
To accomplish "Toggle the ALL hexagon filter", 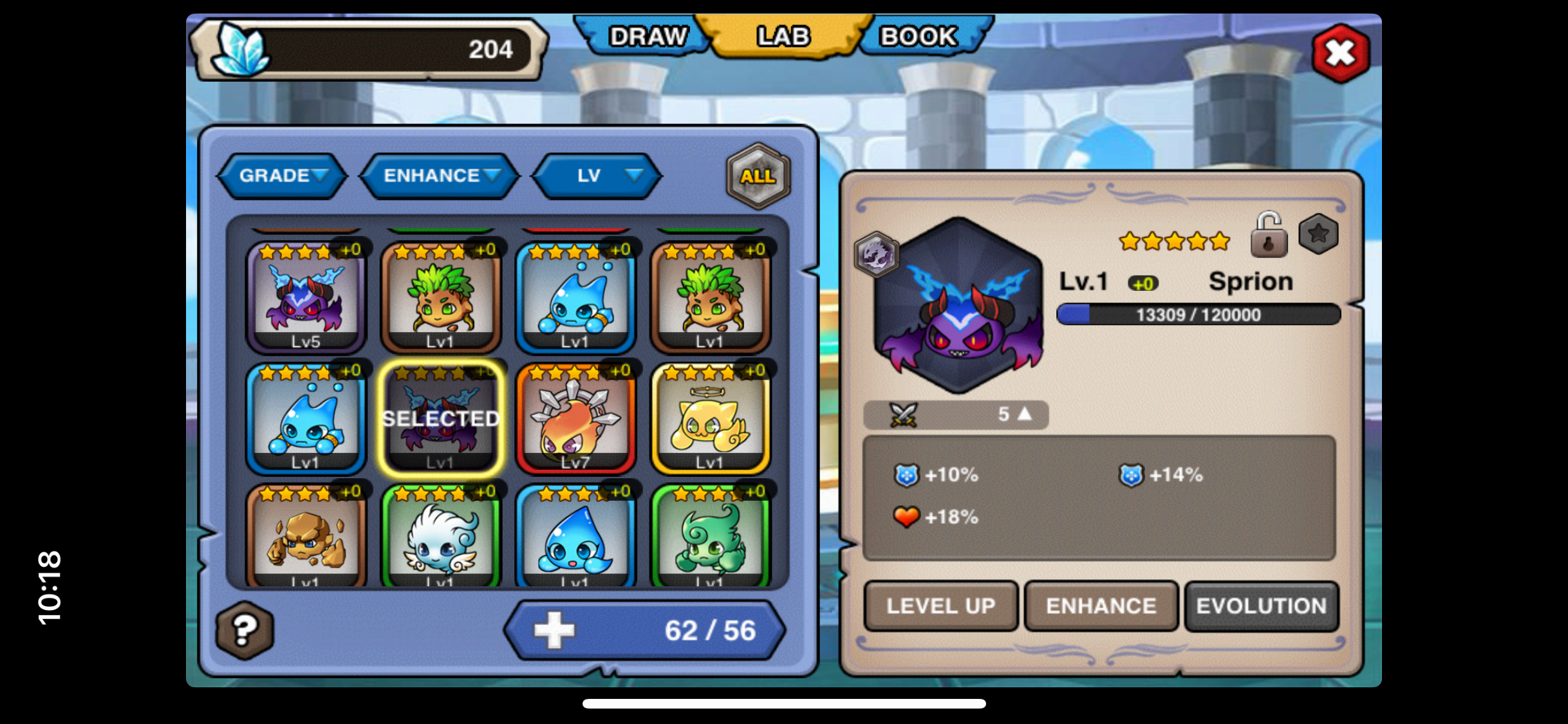I will click(x=758, y=176).
